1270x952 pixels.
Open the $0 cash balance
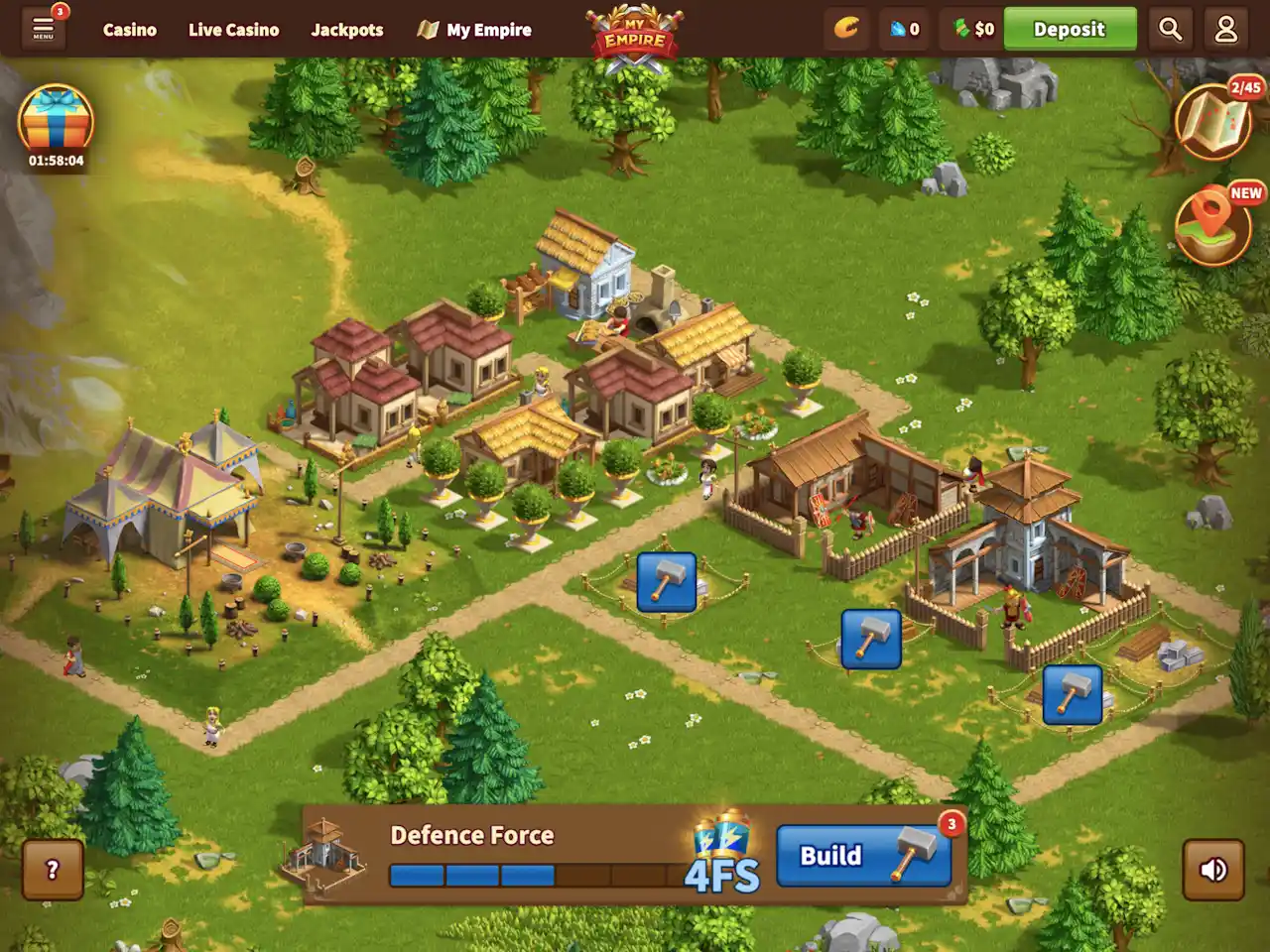click(x=973, y=29)
